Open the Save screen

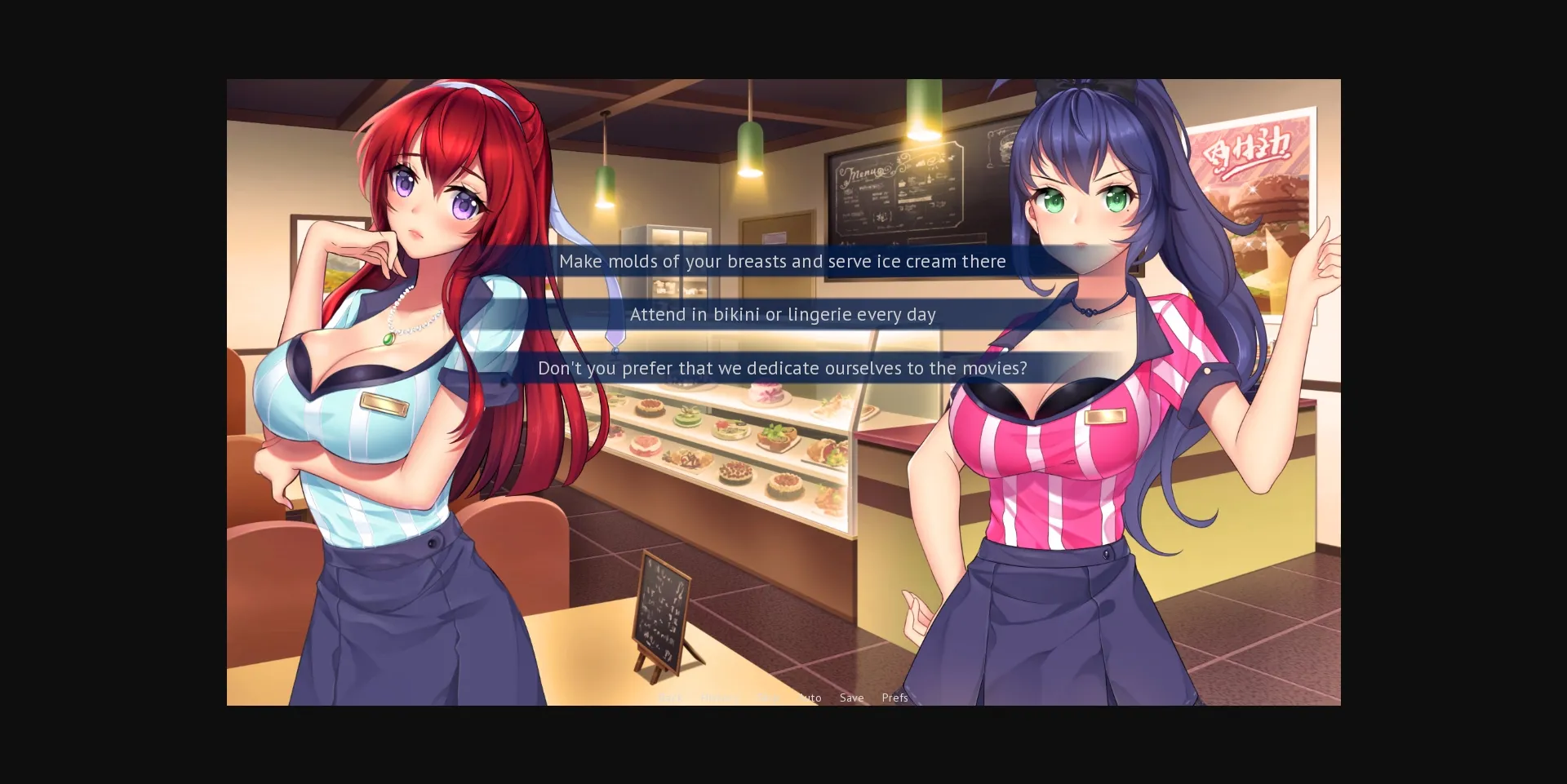[851, 698]
